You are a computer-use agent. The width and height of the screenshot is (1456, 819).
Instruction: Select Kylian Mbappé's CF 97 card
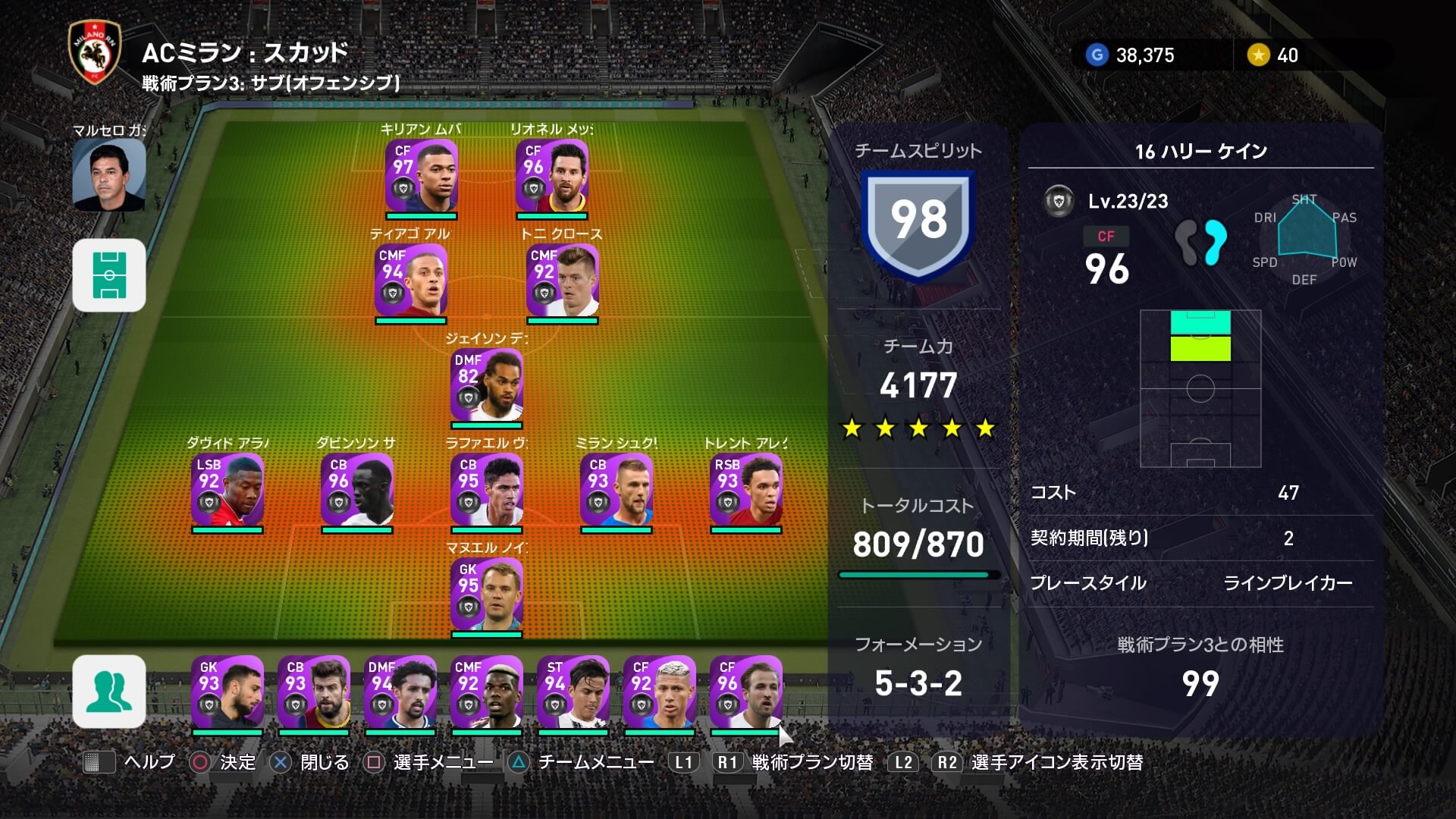click(422, 175)
